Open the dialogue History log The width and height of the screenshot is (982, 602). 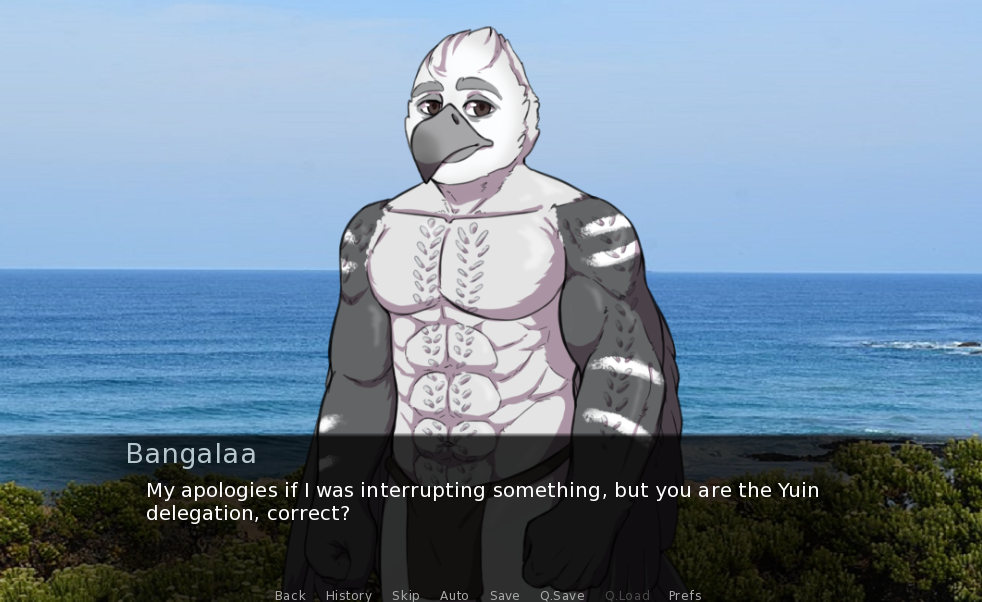348,595
